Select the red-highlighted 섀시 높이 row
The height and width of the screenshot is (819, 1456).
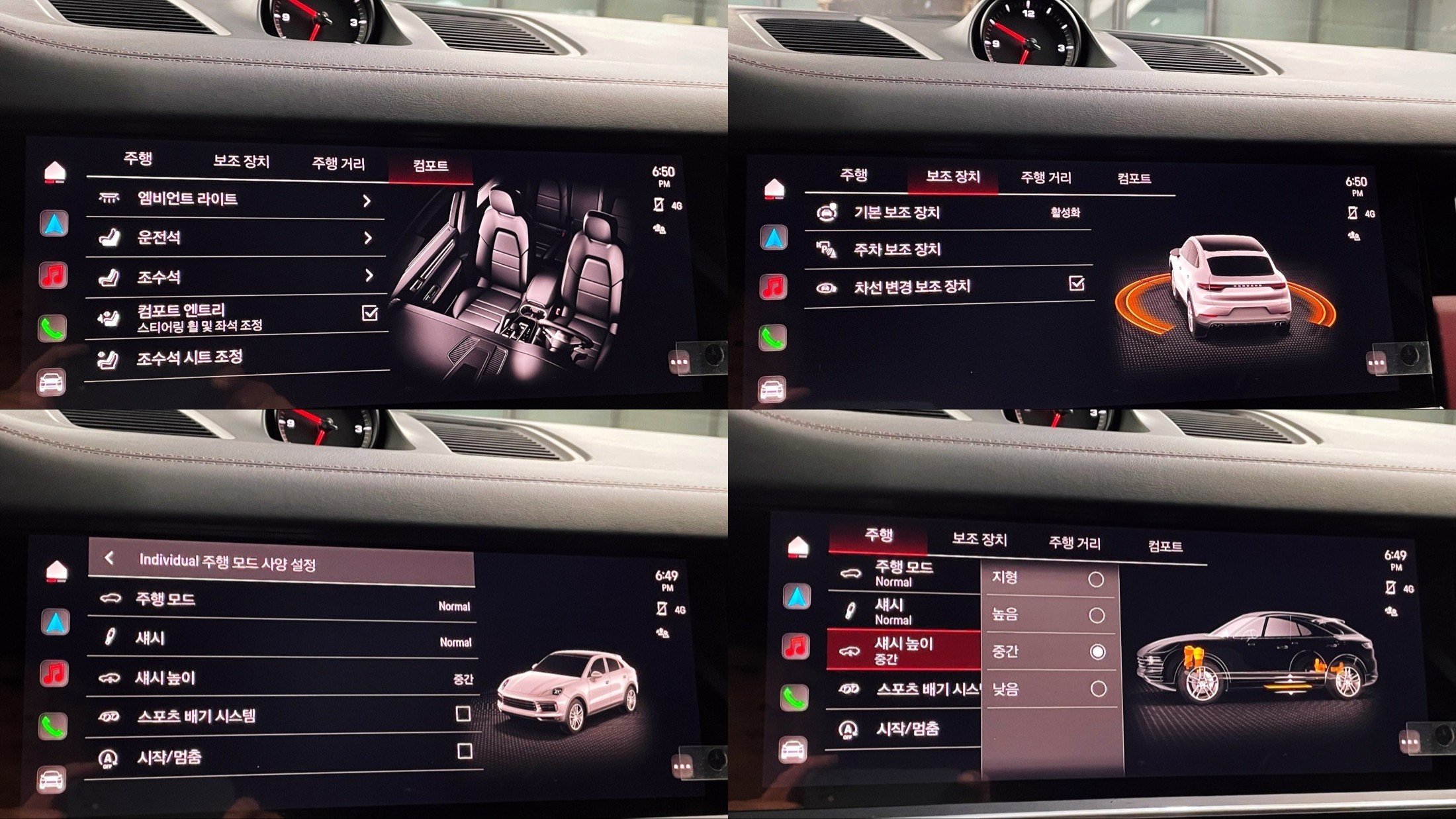[x=903, y=650]
